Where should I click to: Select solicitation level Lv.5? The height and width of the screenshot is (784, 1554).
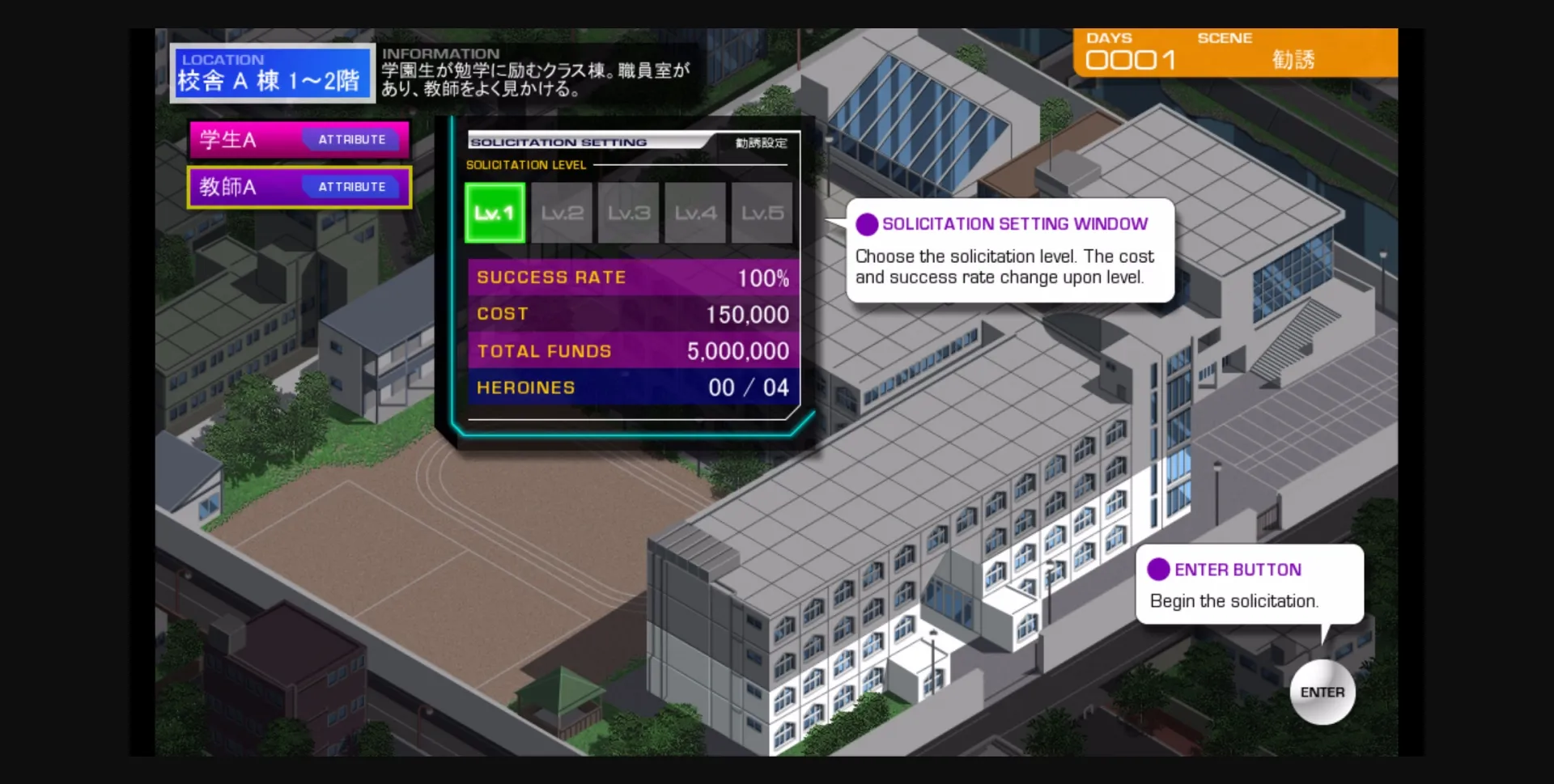(x=762, y=212)
